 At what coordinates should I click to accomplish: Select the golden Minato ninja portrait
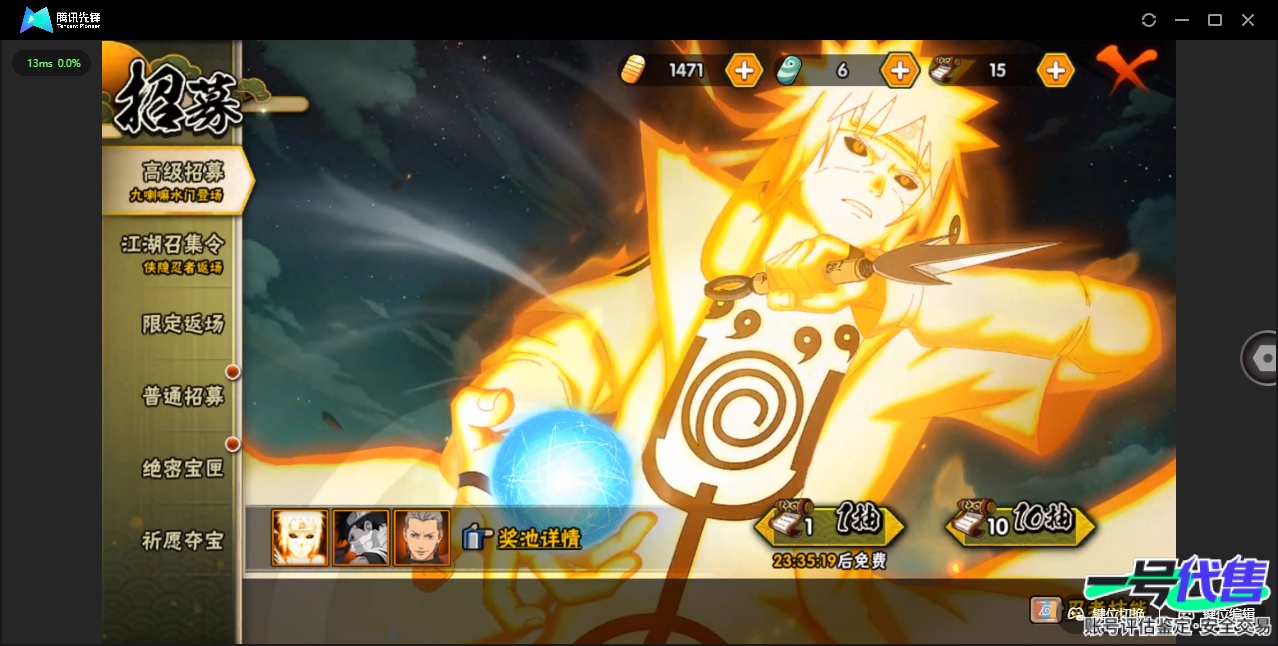coord(300,538)
